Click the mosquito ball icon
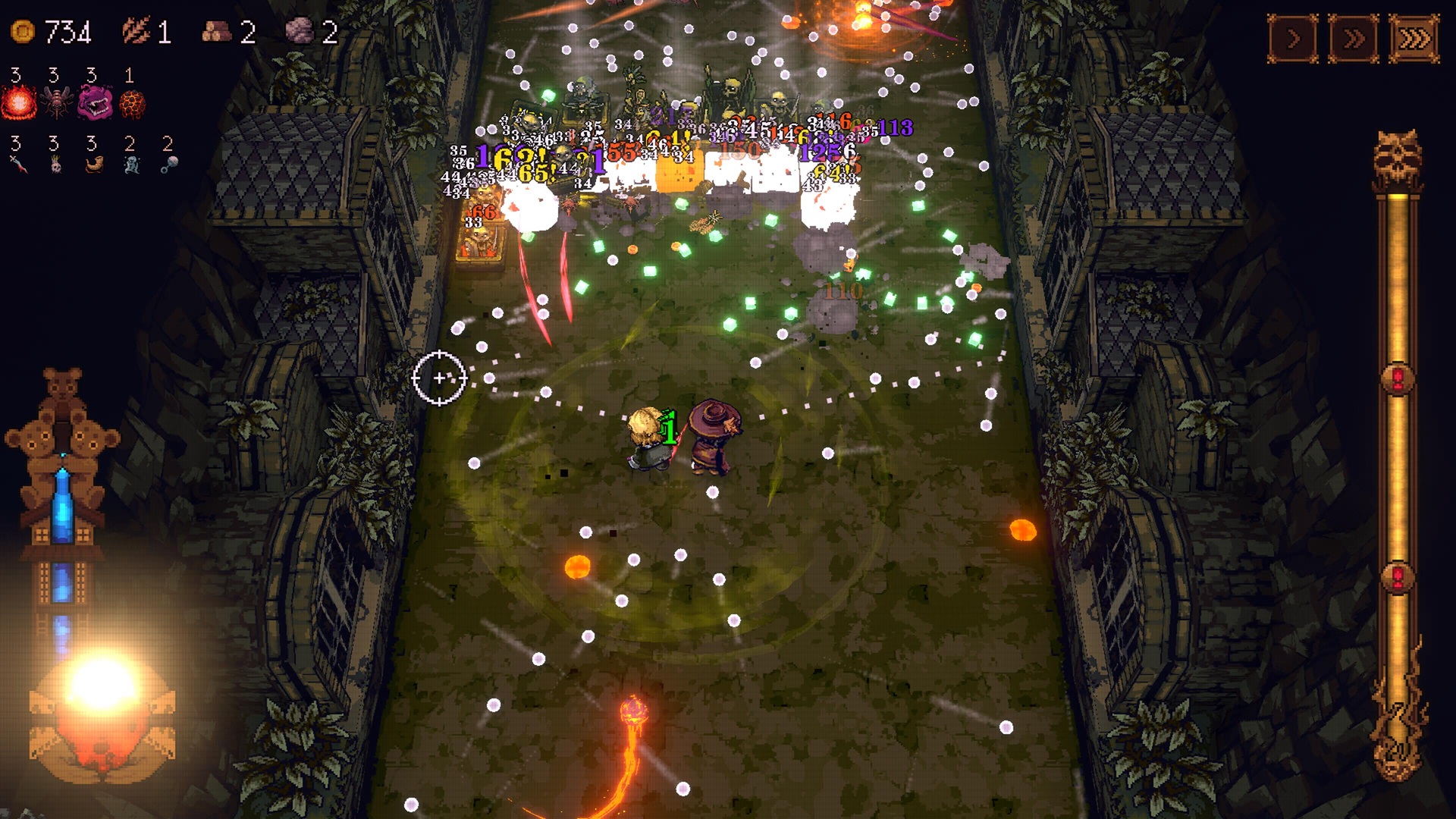The width and height of the screenshot is (1456, 819). (x=57, y=102)
